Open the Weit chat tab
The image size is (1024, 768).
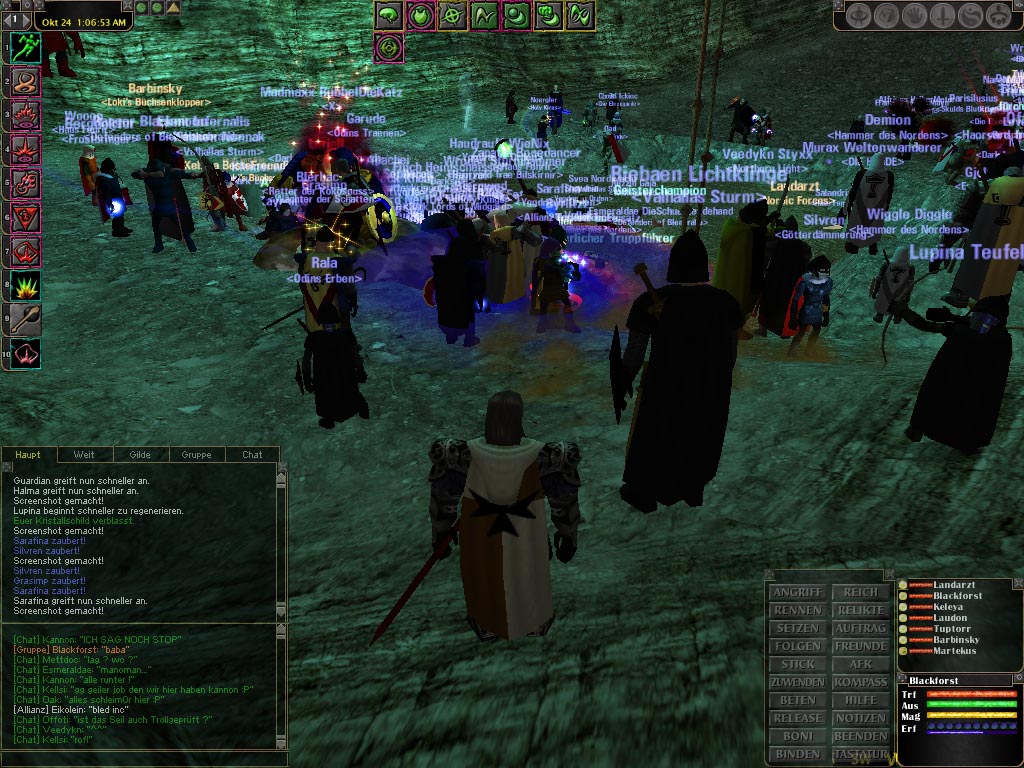[x=84, y=455]
